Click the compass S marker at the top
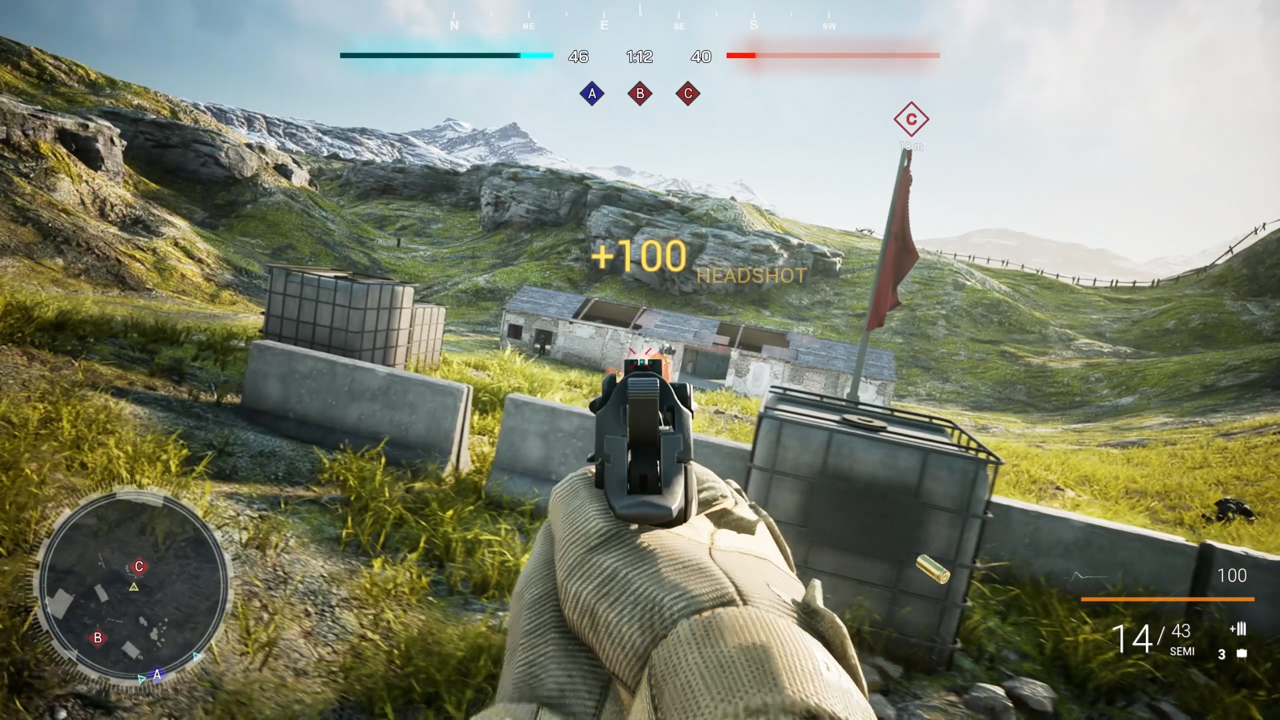This screenshot has height=720, width=1280. point(754,25)
